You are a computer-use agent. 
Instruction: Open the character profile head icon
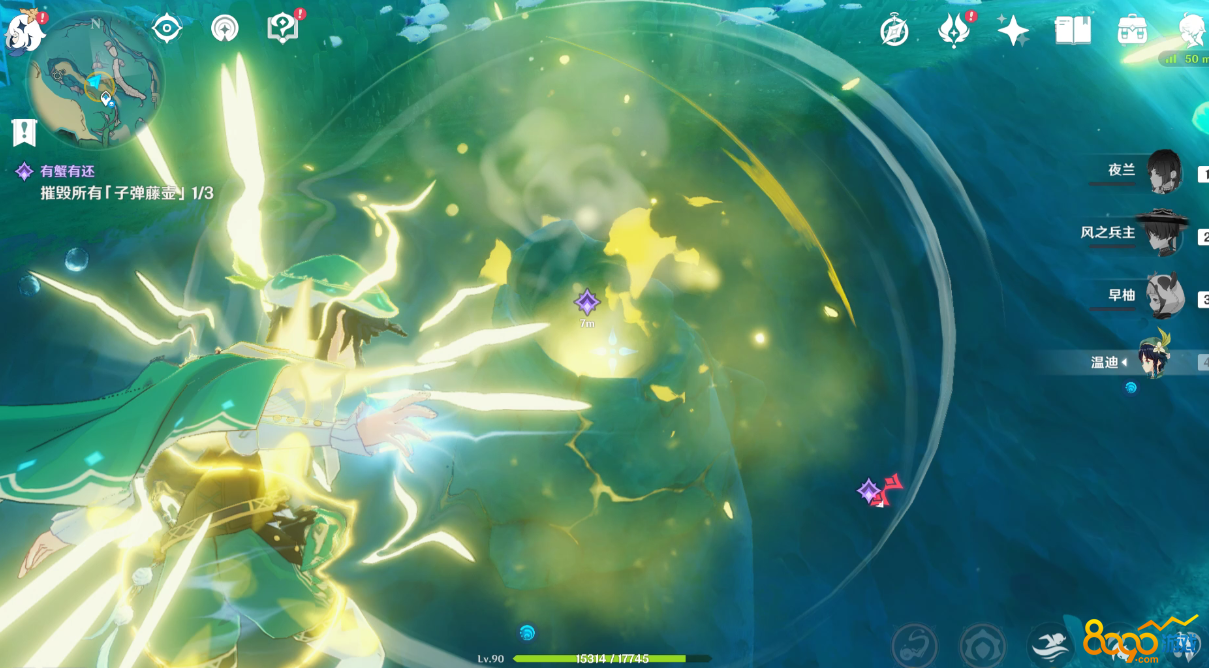(1190, 31)
